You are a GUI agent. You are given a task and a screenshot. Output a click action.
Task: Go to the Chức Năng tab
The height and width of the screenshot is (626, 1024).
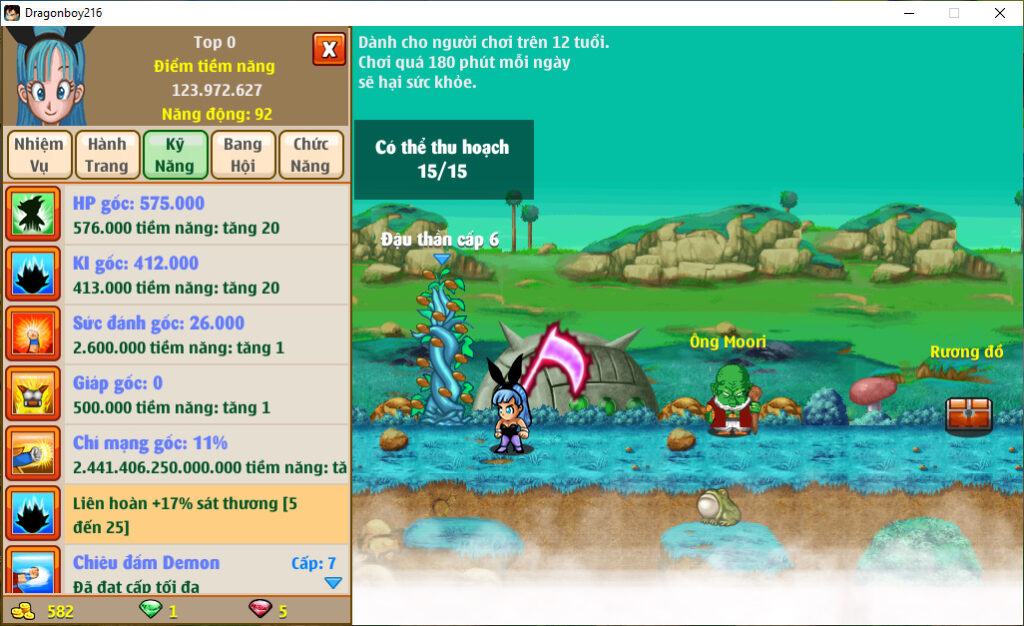point(311,155)
